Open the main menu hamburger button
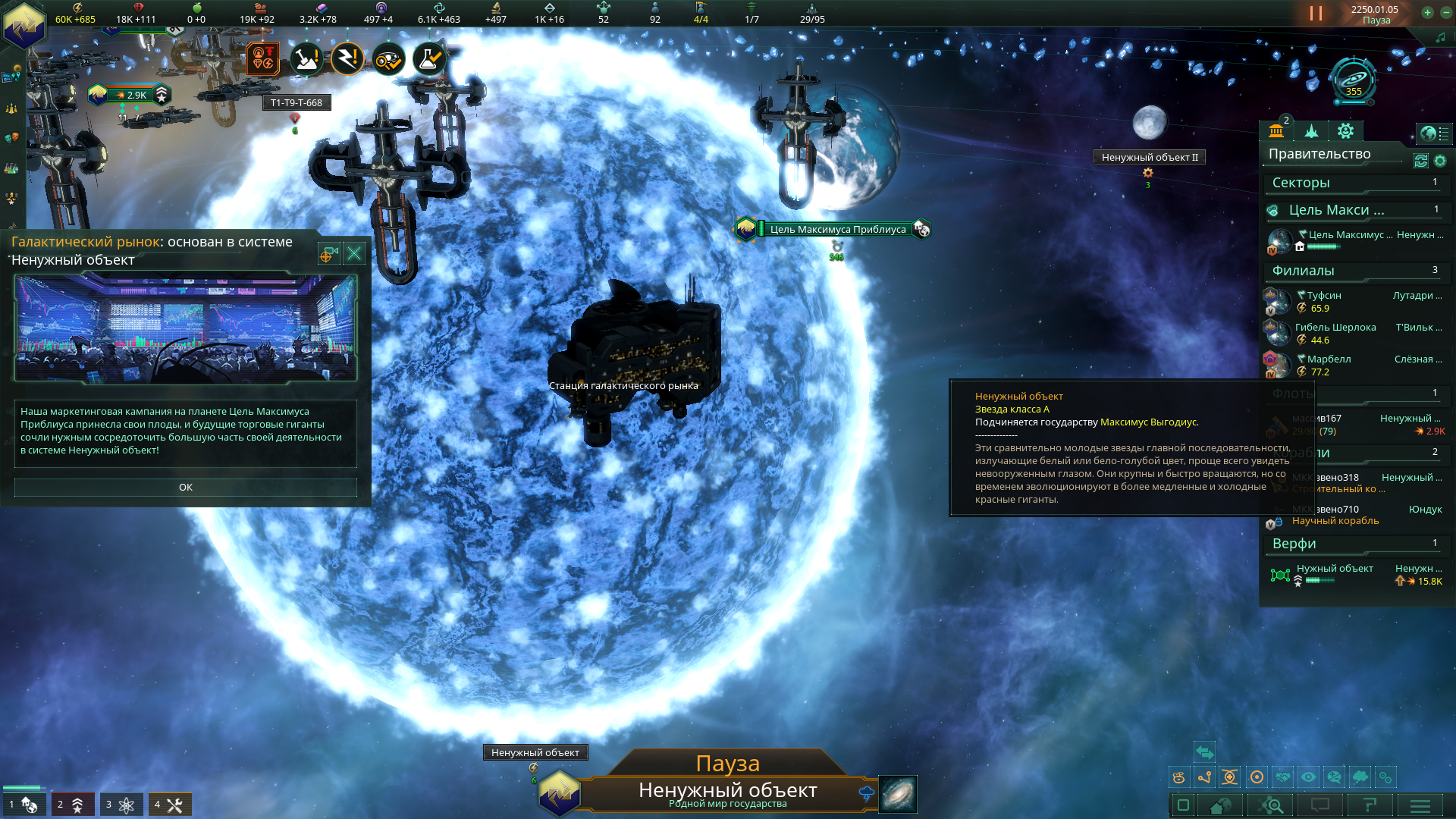Screen dimensions: 1456x819 coord(1420,805)
